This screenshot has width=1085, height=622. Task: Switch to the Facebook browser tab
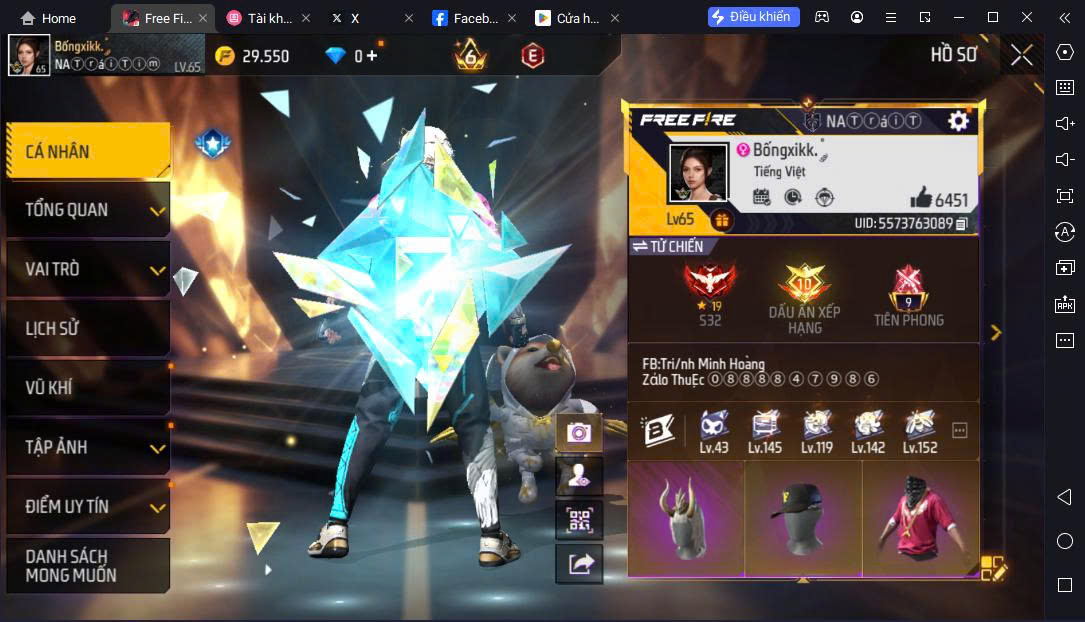tap(466, 18)
